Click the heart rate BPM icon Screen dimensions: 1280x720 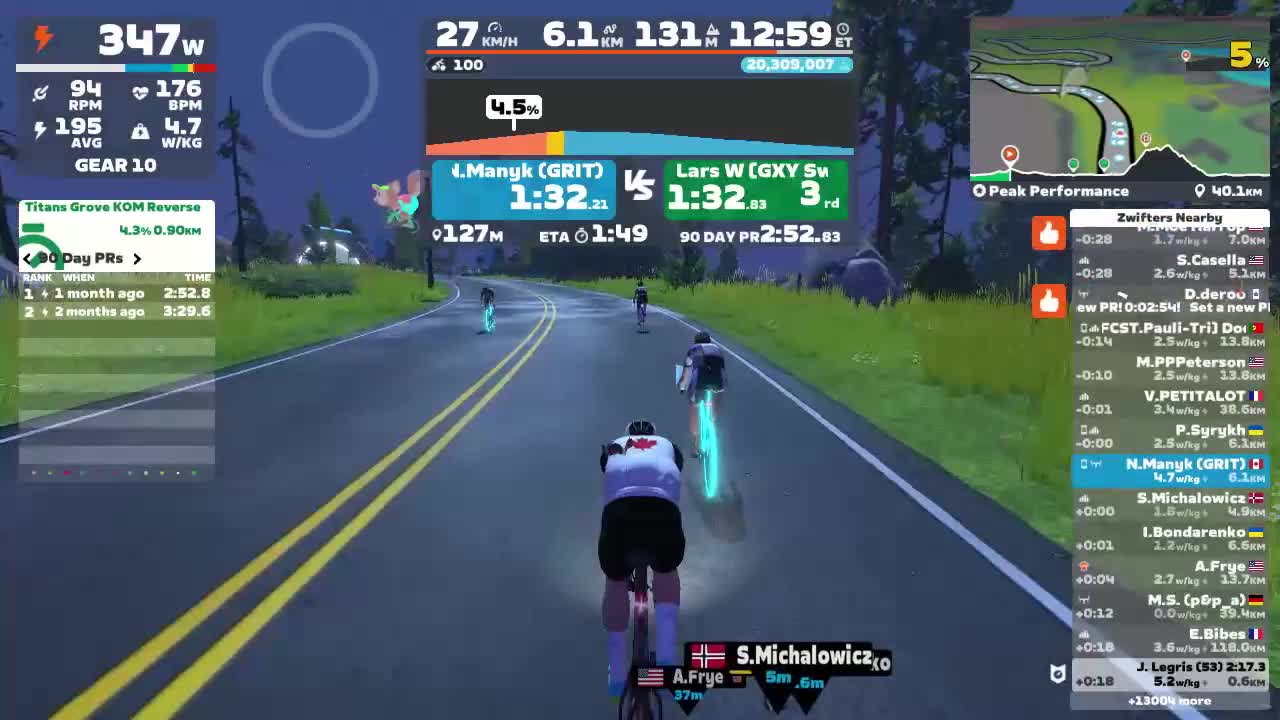(x=141, y=92)
